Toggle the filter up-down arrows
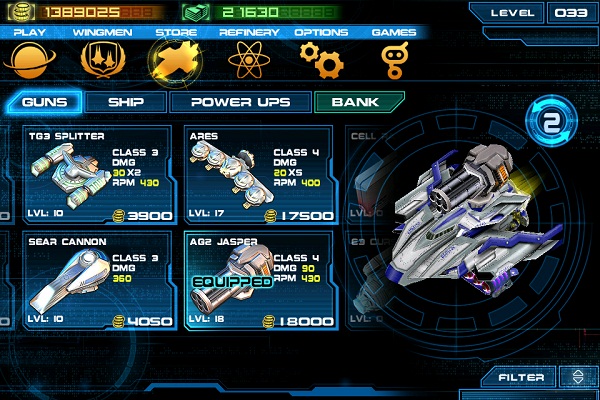The width and height of the screenshot is (600, 400). [576, 377]
